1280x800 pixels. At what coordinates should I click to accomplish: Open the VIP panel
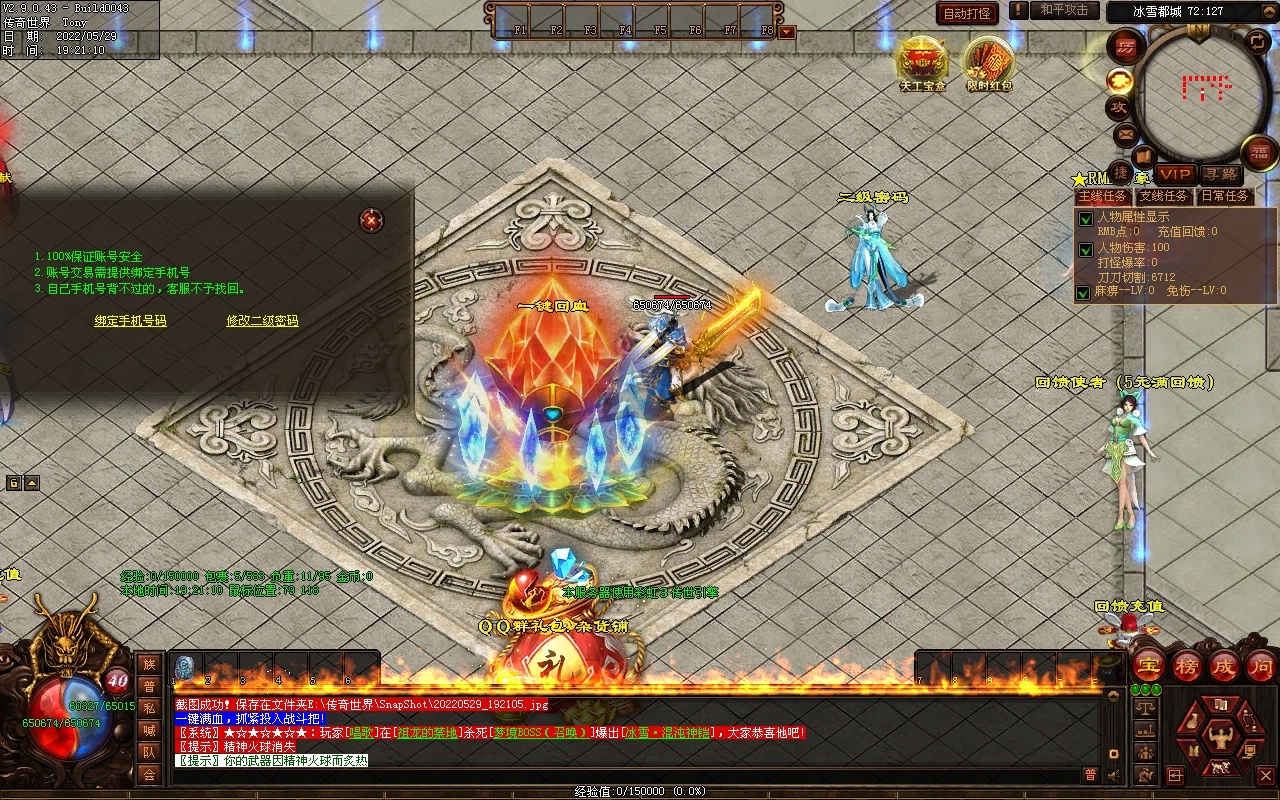point(1176,175)
